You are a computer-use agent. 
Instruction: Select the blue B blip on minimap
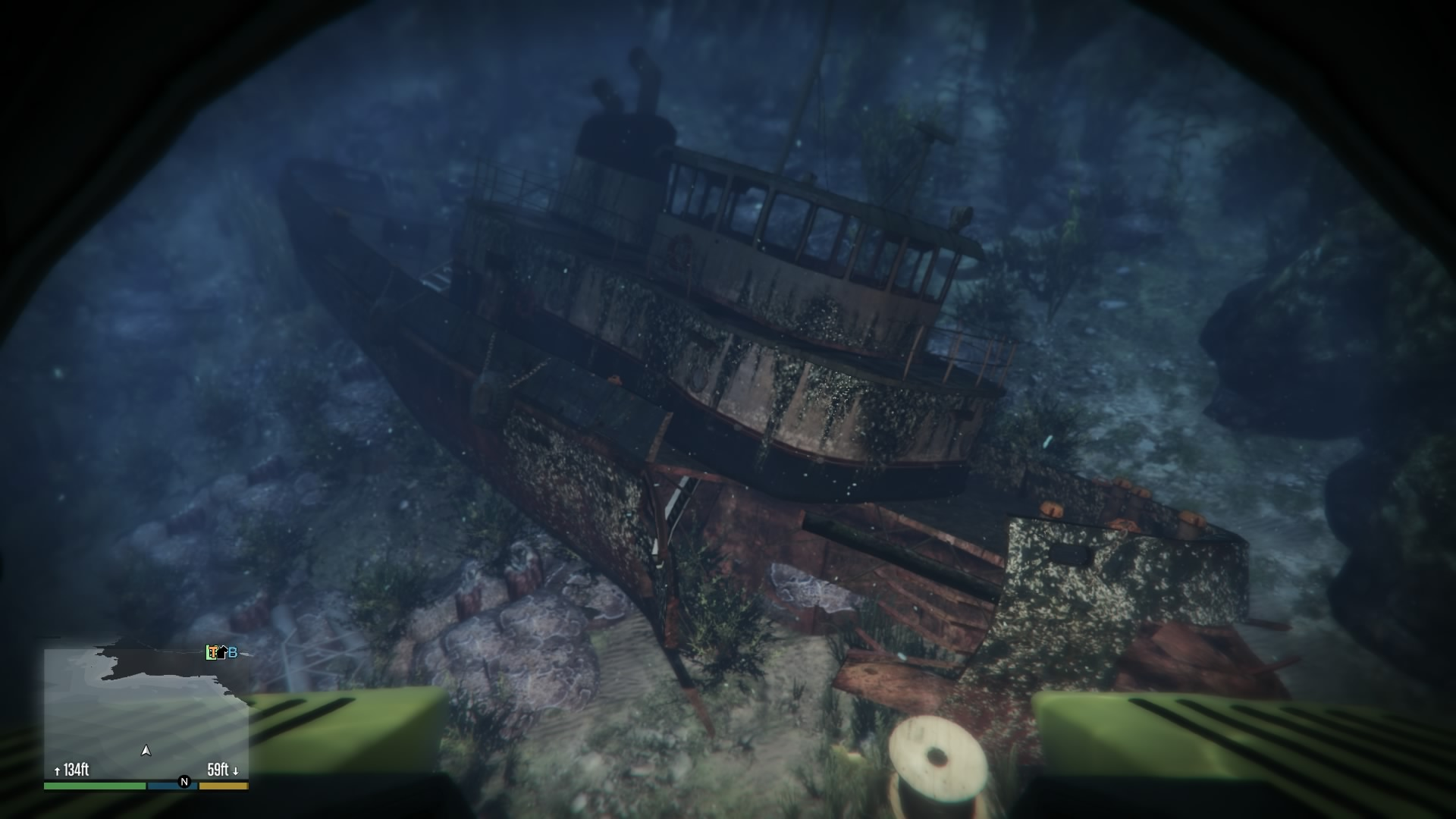coord(233,652)
